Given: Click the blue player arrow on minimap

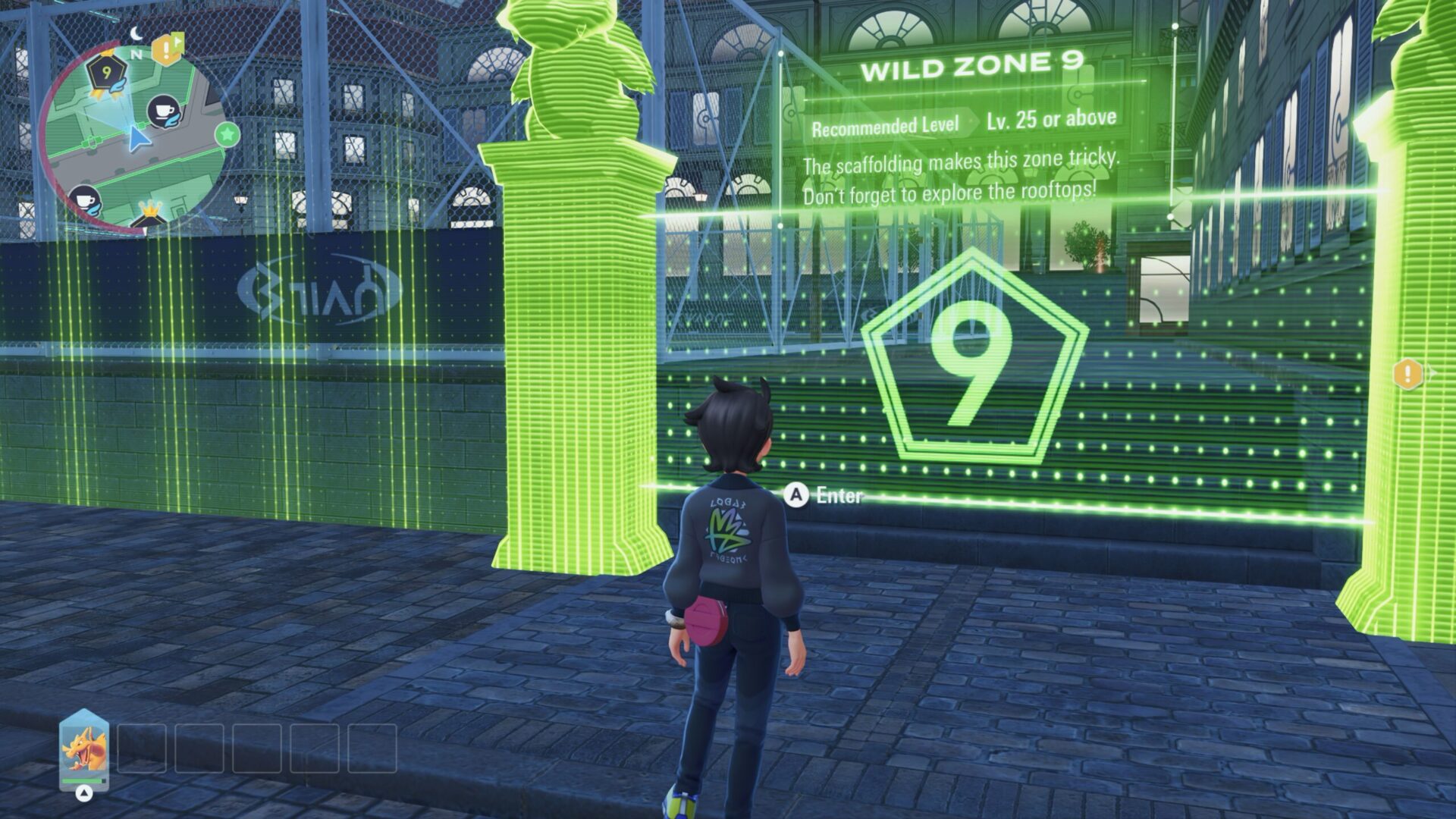Looking at the screenshot, I should pos(137,139).
